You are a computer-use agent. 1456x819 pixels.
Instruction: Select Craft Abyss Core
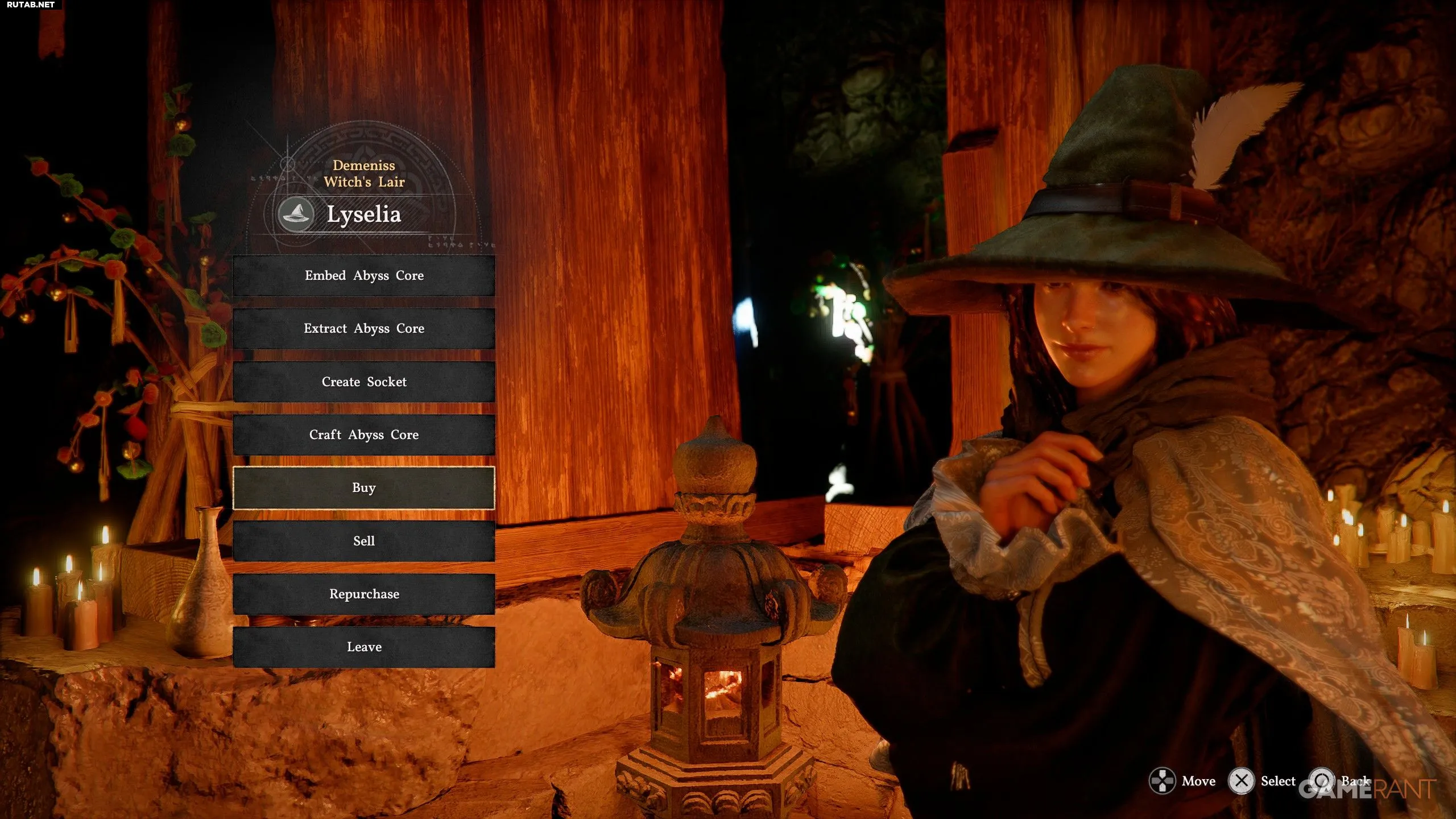(x=364, y=435)
